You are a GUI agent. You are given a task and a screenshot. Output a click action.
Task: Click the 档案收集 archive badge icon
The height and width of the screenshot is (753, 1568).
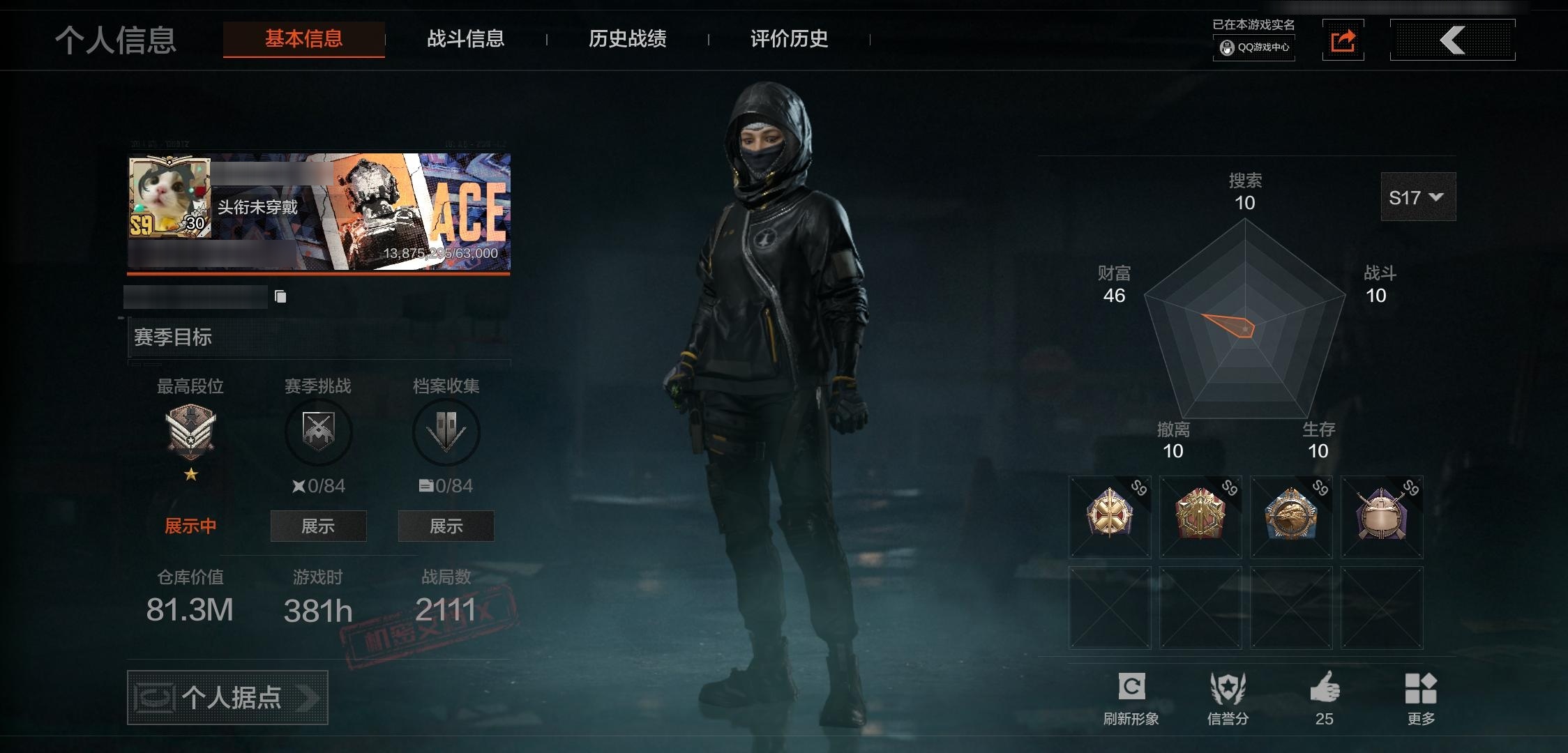(x=446, y=432)
